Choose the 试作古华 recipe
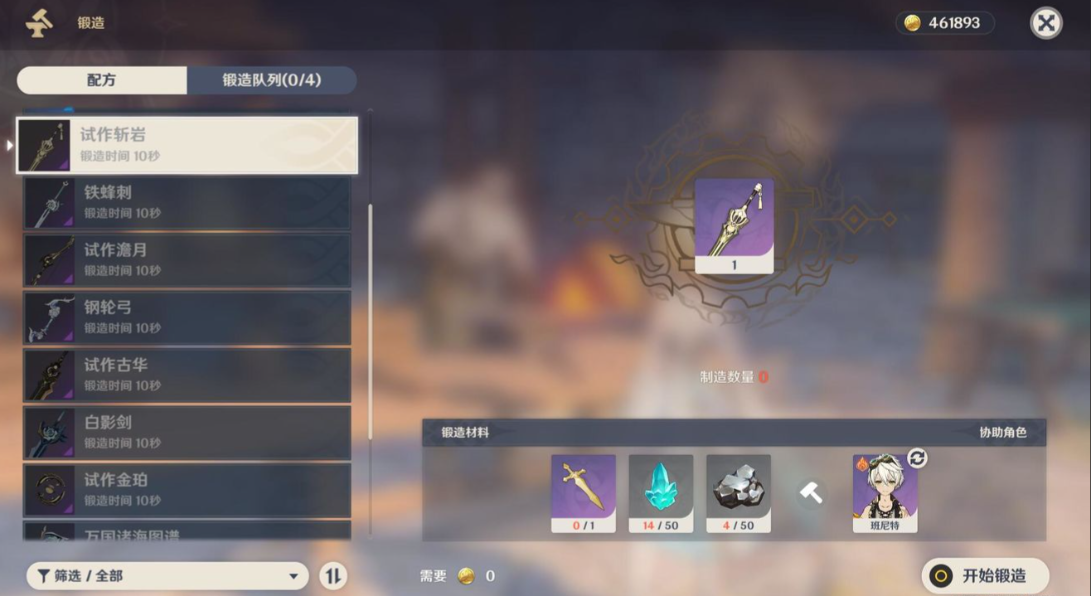 pos(187,375)
